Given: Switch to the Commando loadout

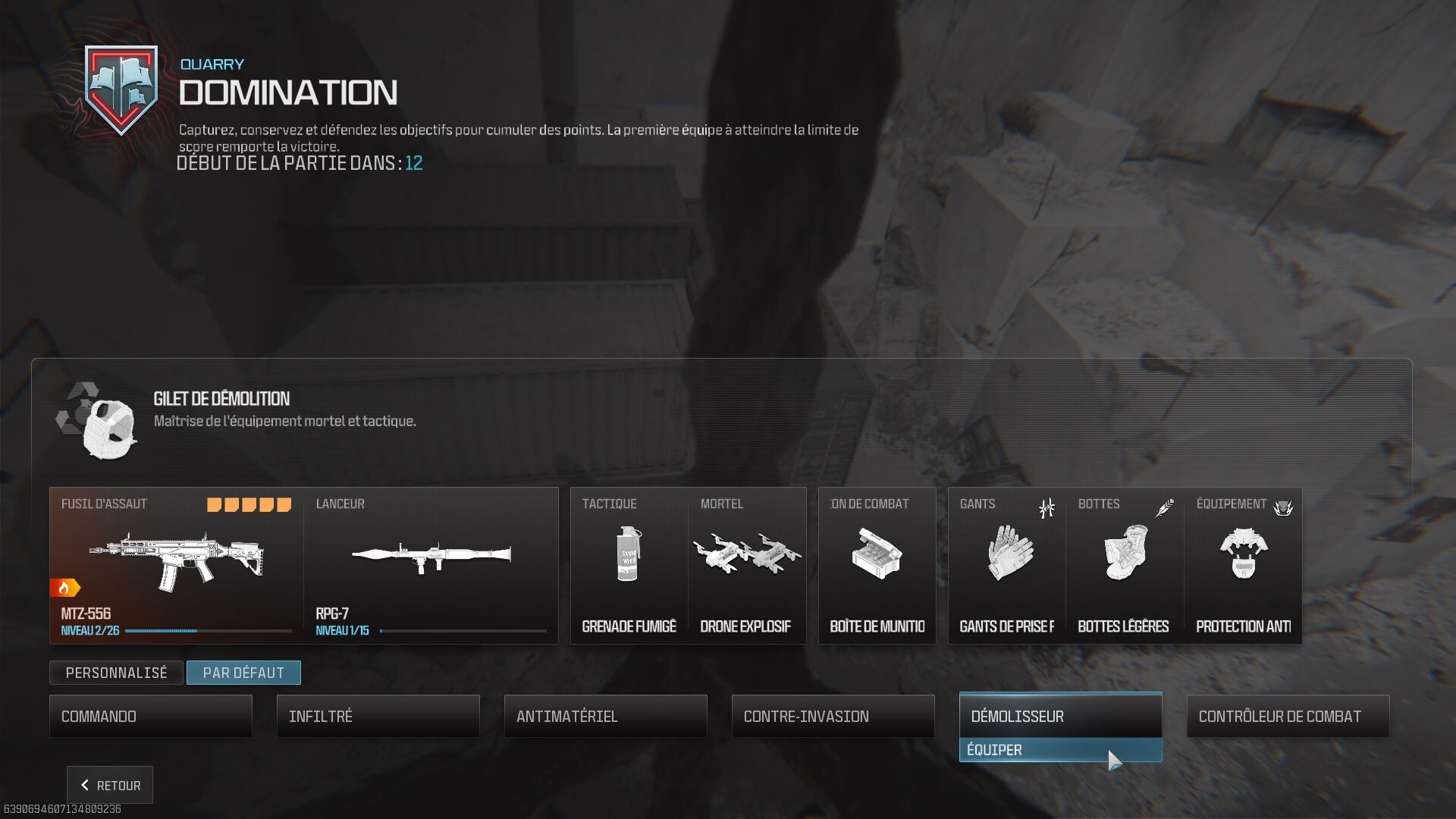Looking at the screenshot, I should coord(150,715).
